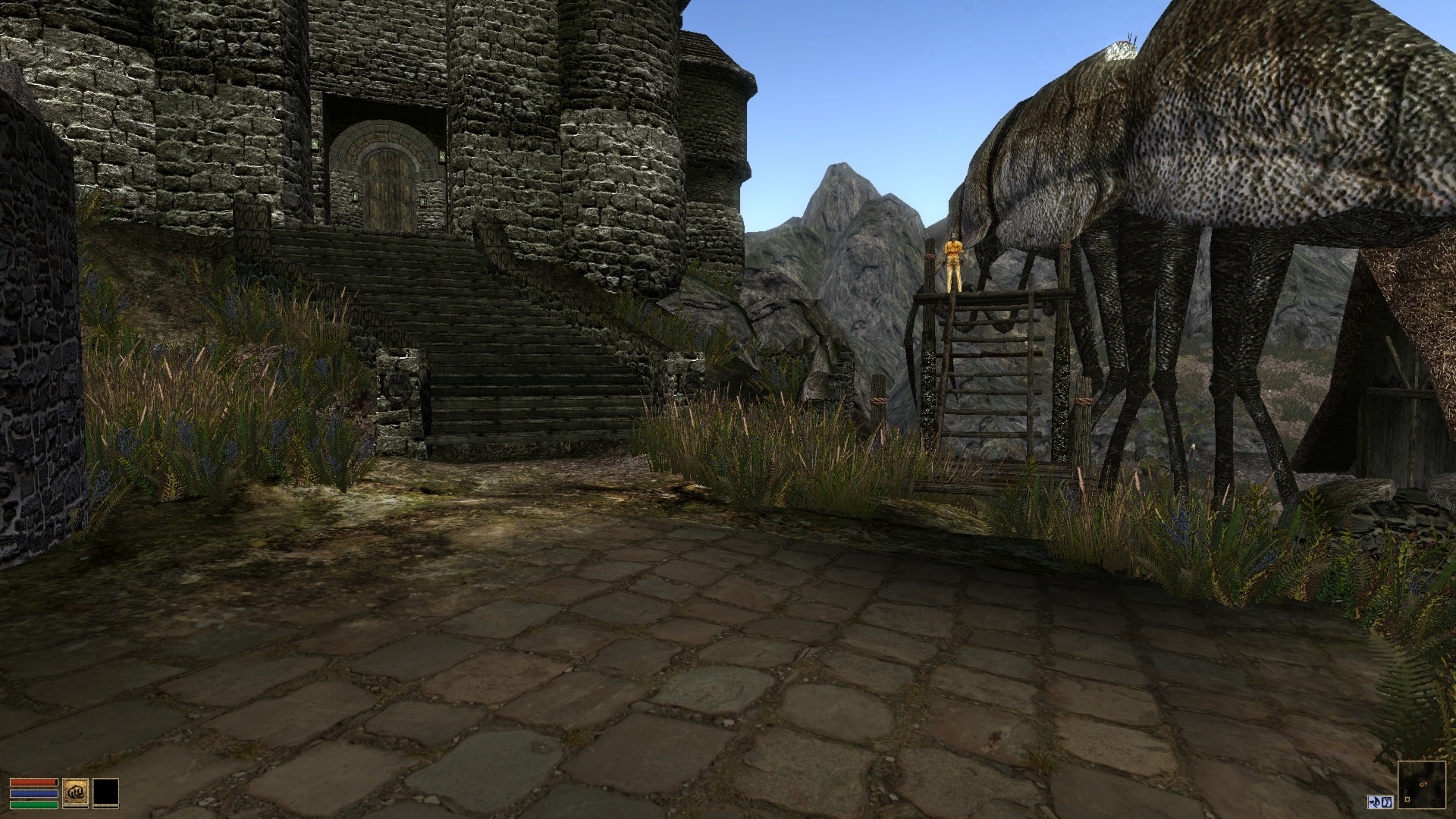Click the green fatigue bar
Image resolution: width=1456 pixels, height=819 pixels.
pyautogui.click(x=34, y=804)
